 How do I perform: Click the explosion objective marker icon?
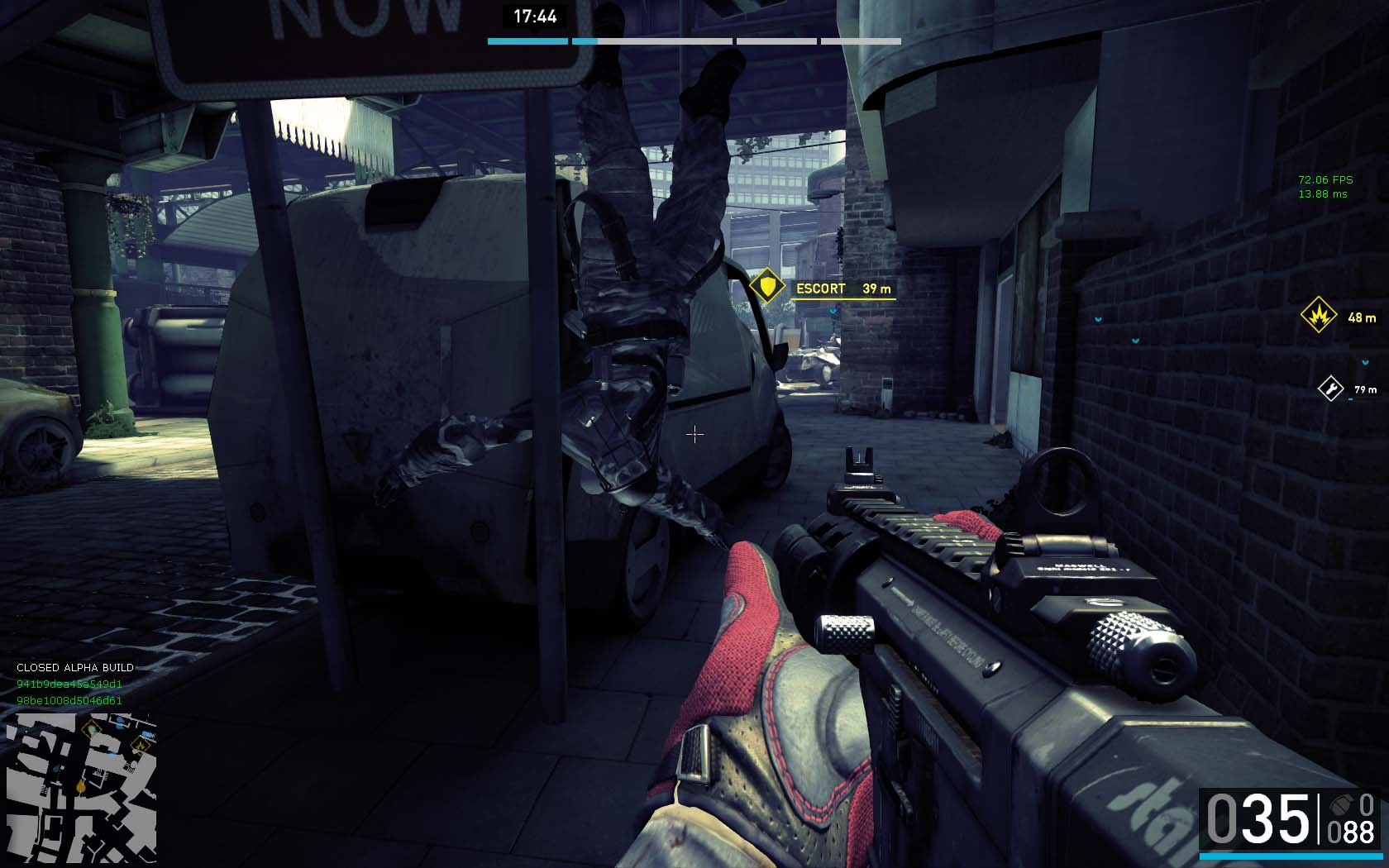[x=1318, y=316]
